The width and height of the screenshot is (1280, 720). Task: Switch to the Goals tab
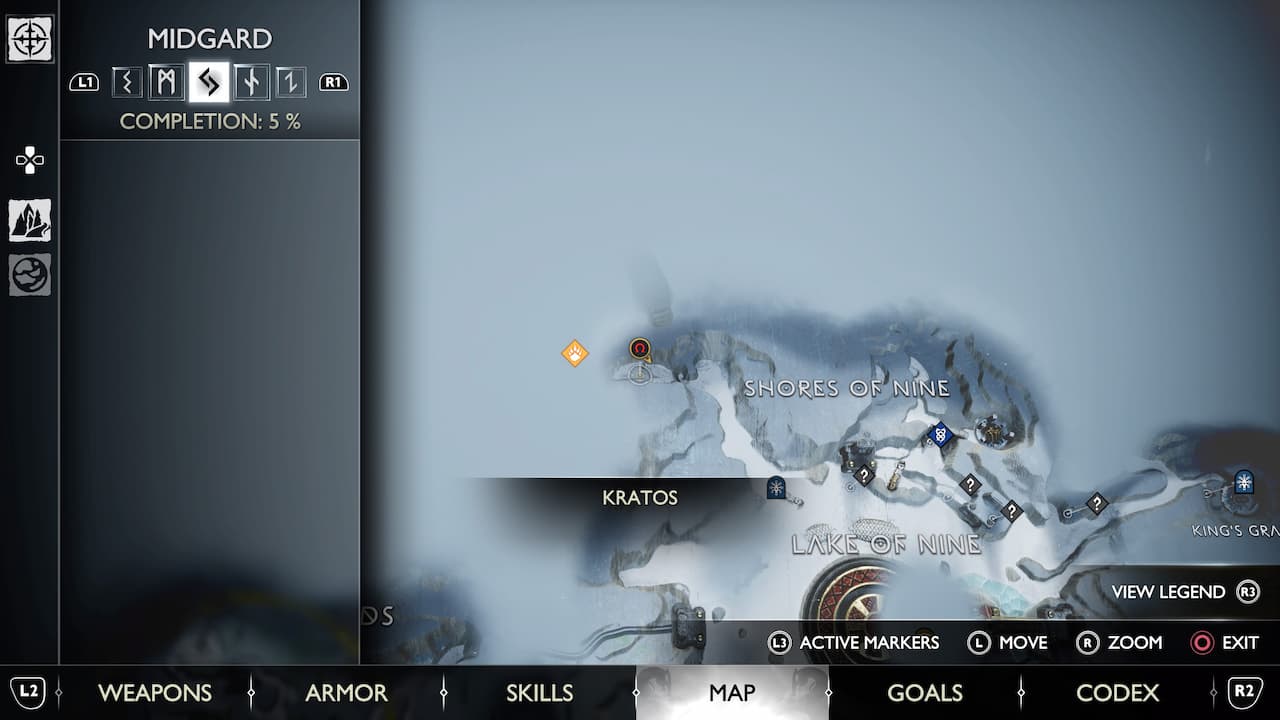pyautogui.click(x=926, y=692)
